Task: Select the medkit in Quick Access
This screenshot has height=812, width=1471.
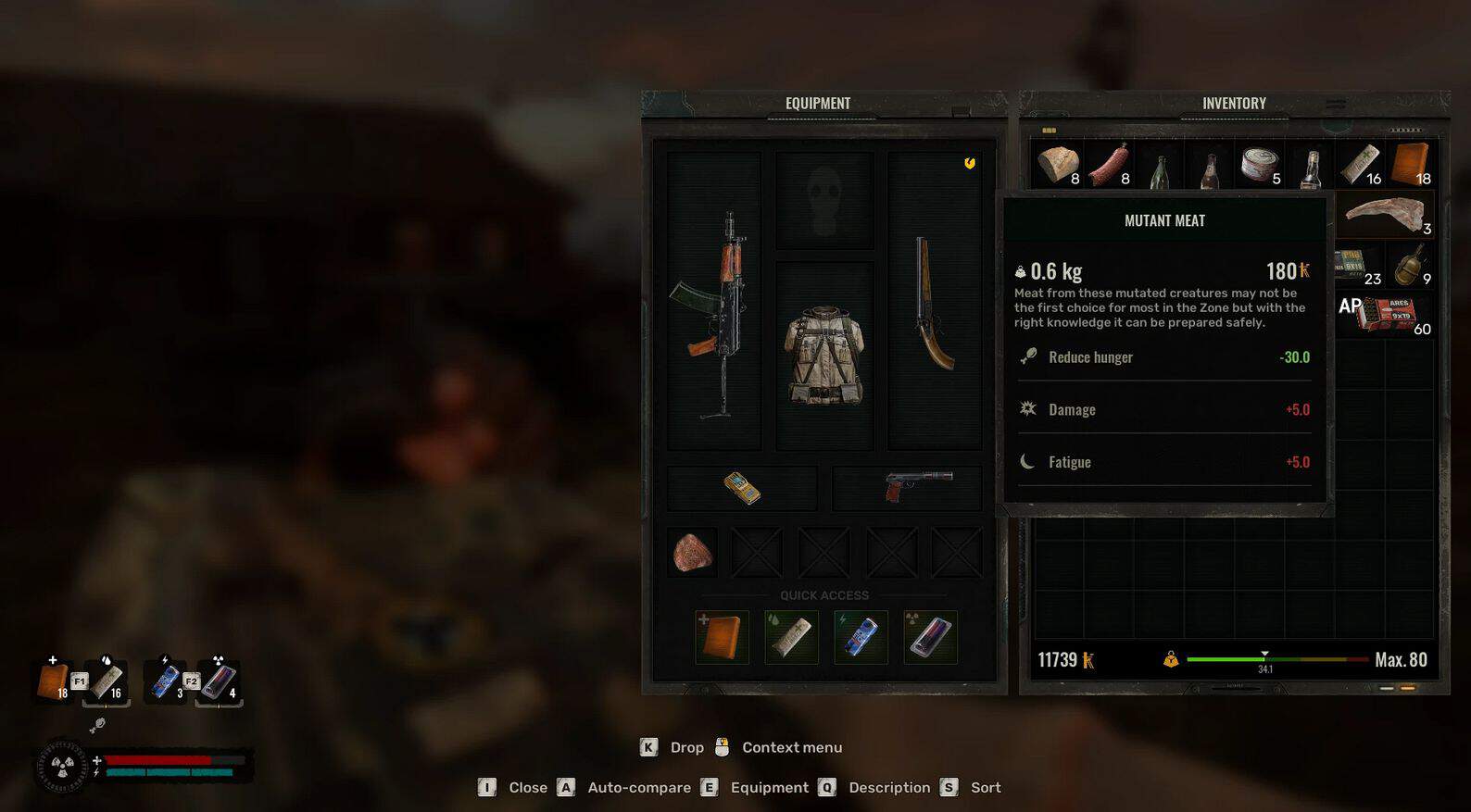Action: [x=722, y=637]
